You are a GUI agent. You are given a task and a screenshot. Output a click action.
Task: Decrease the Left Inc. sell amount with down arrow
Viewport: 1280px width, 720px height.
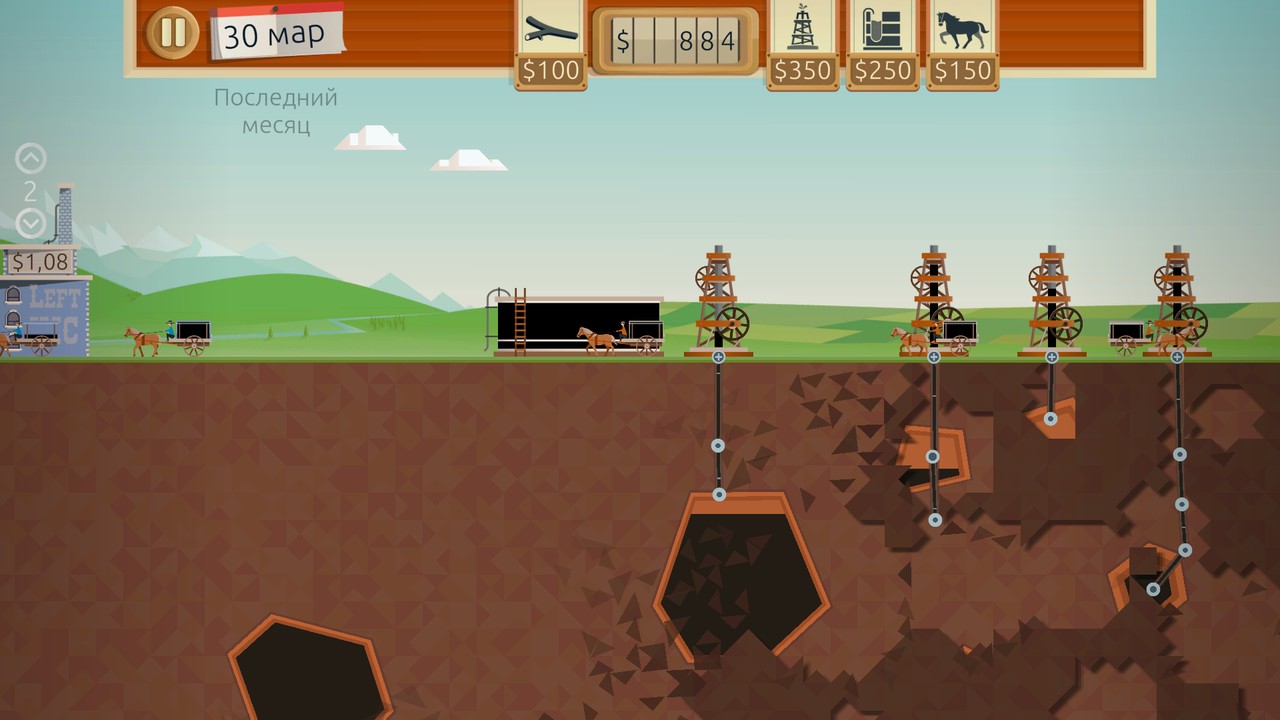click(31, 223)
